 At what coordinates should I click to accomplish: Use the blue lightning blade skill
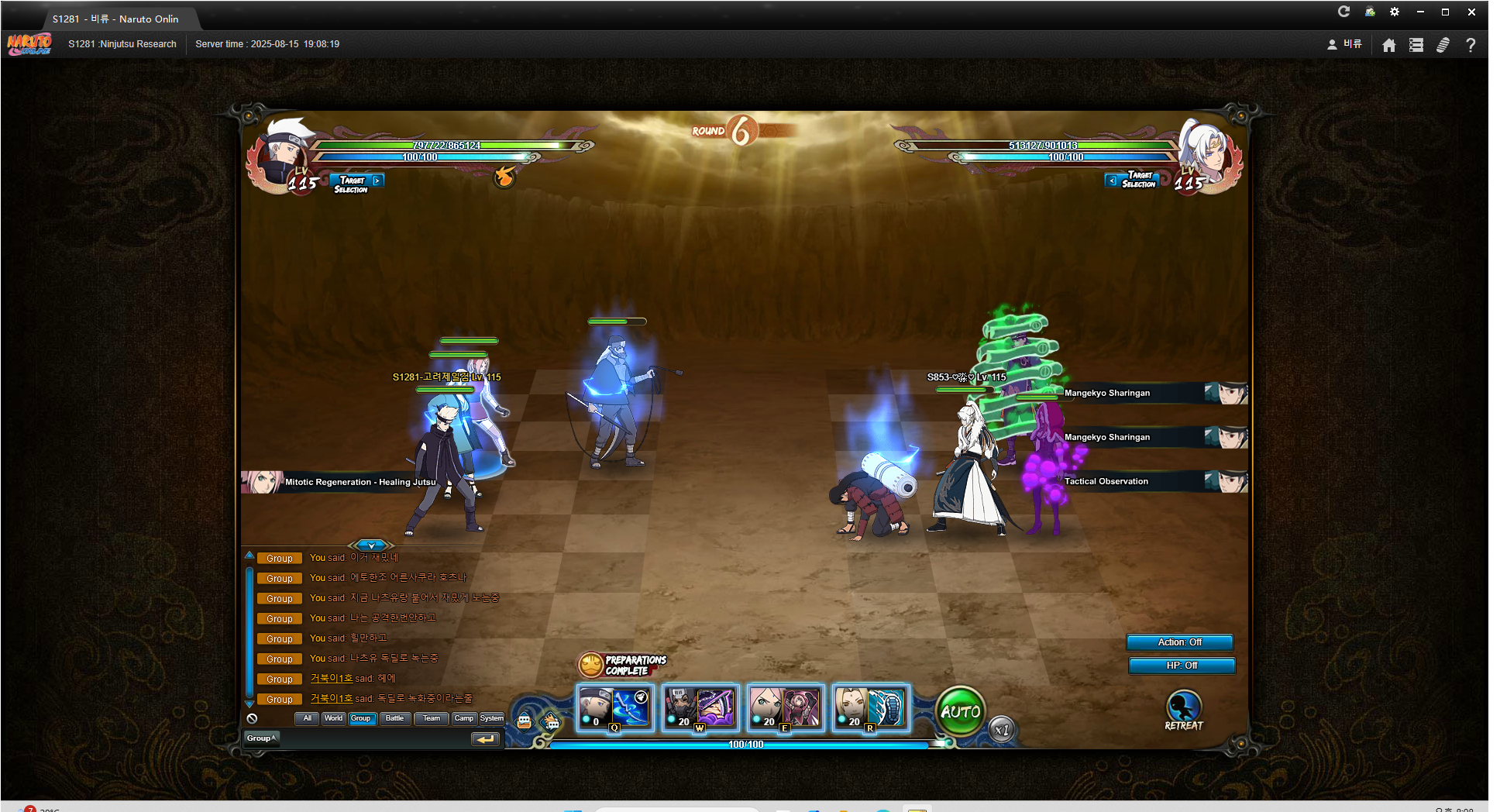615,708
